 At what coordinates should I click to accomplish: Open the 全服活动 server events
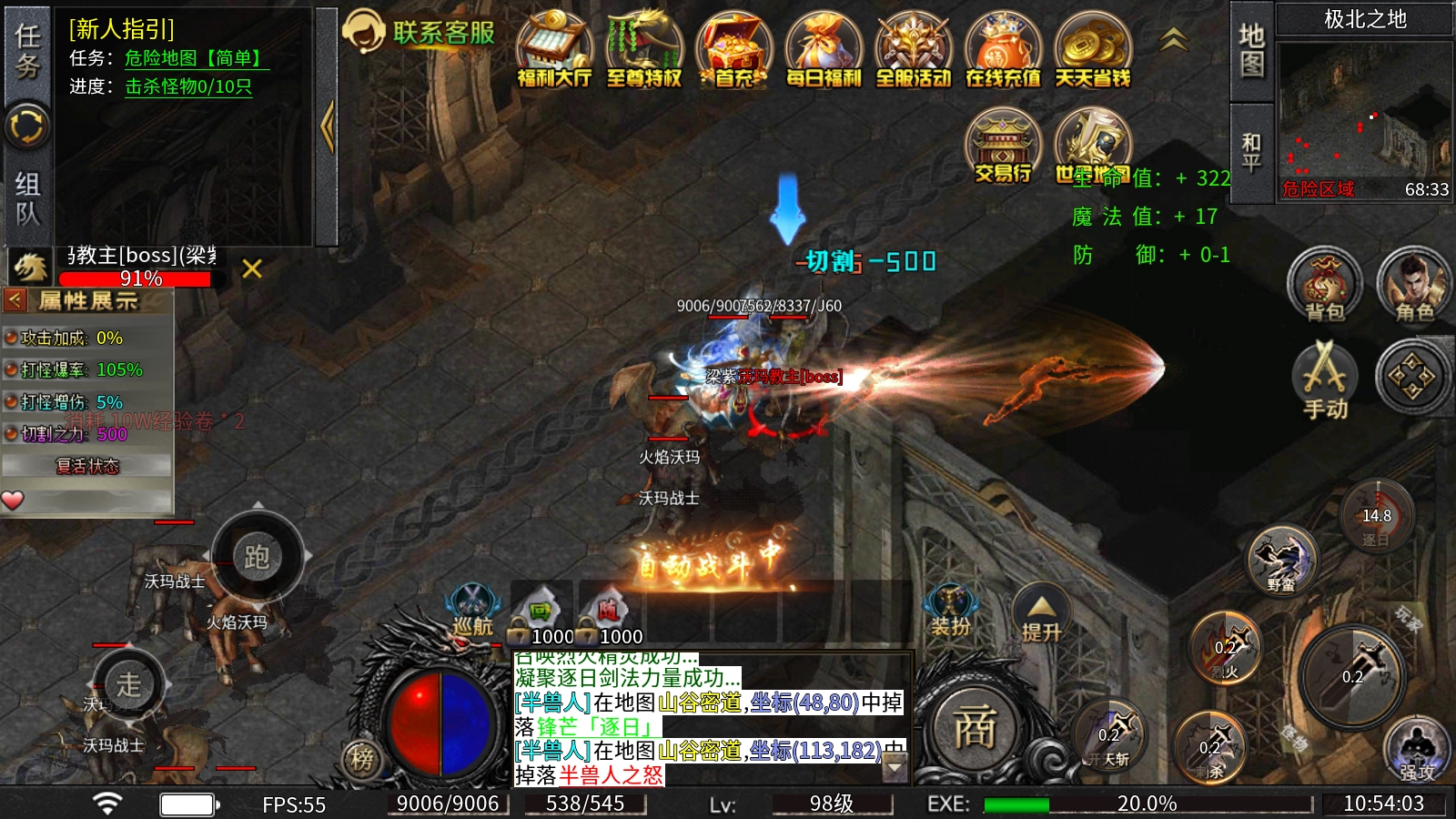[913, 50]
